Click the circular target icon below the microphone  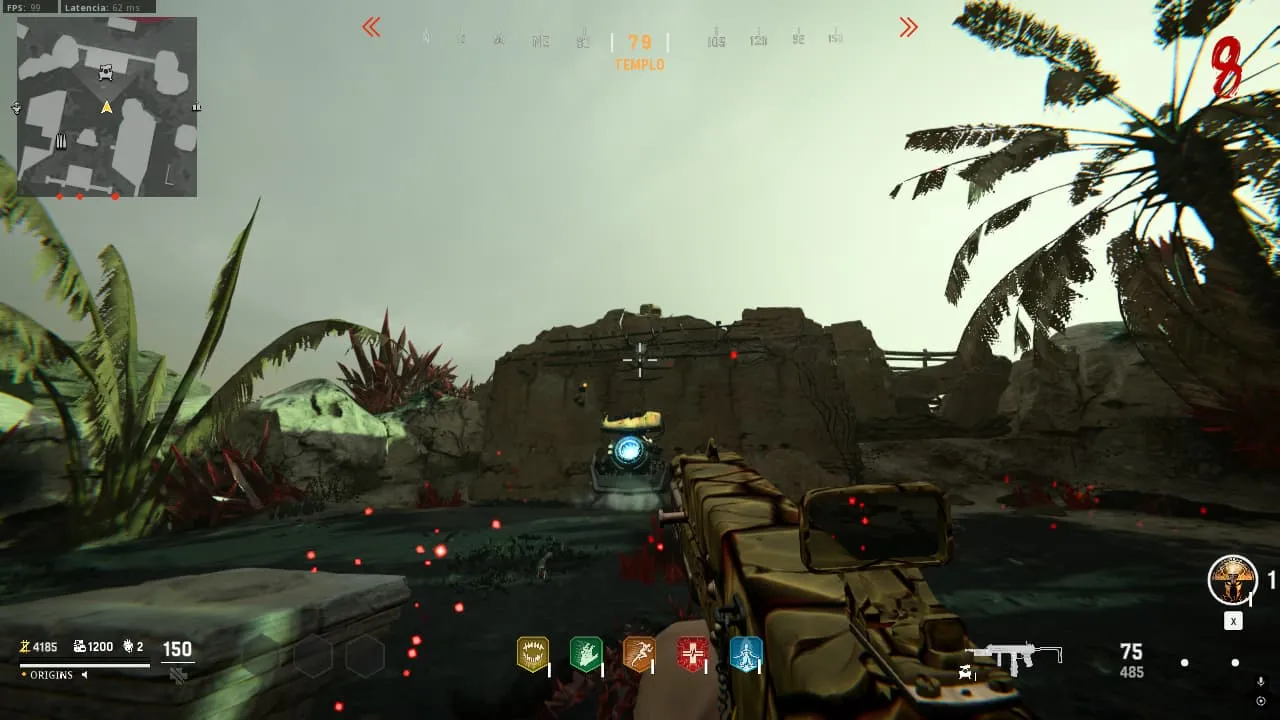coord(1260,701)
